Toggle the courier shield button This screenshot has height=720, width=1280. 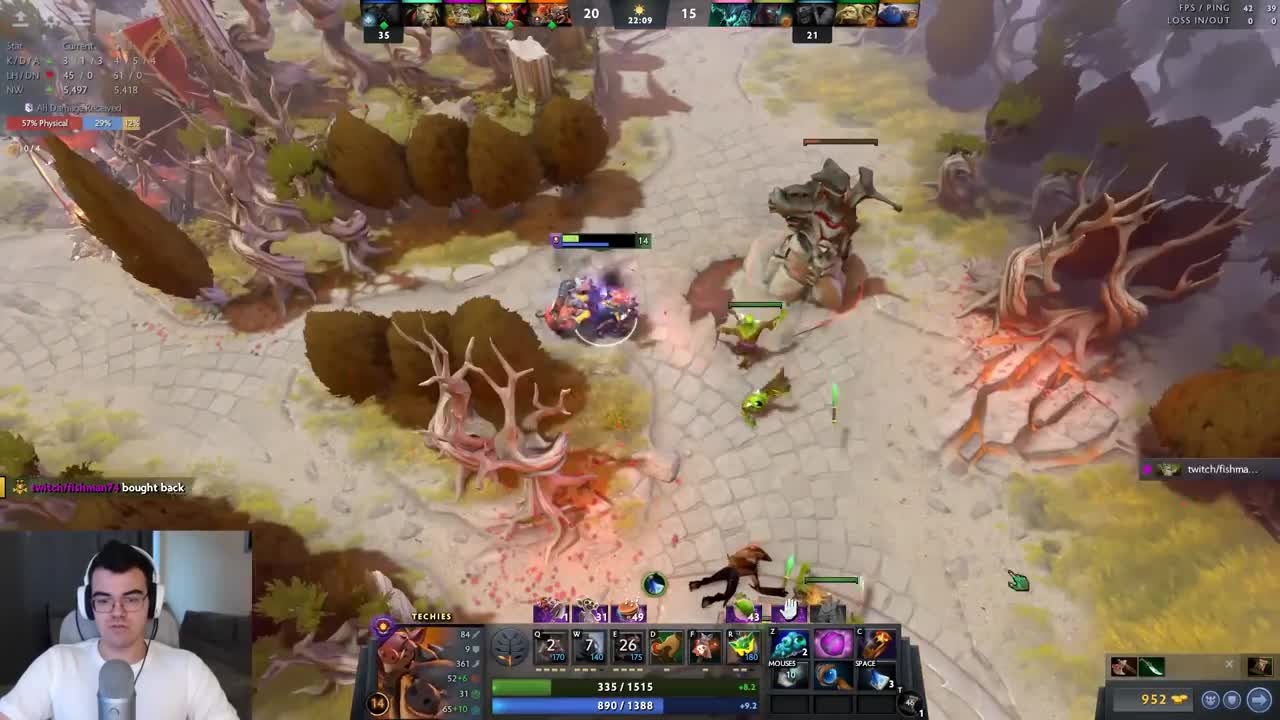pyautogui.click(x=1232, y=700)
